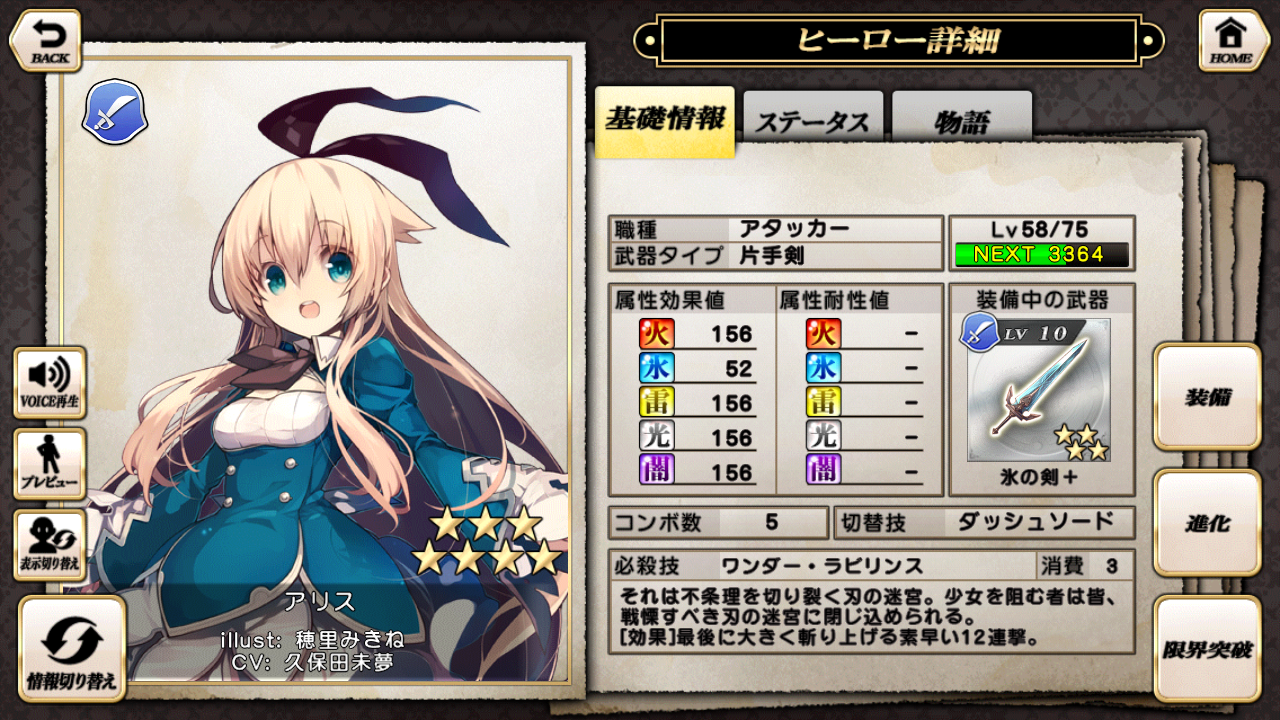Toggle the 表示切り替え display switch
Screen dimensions: 1280x720
pos(49,545)
